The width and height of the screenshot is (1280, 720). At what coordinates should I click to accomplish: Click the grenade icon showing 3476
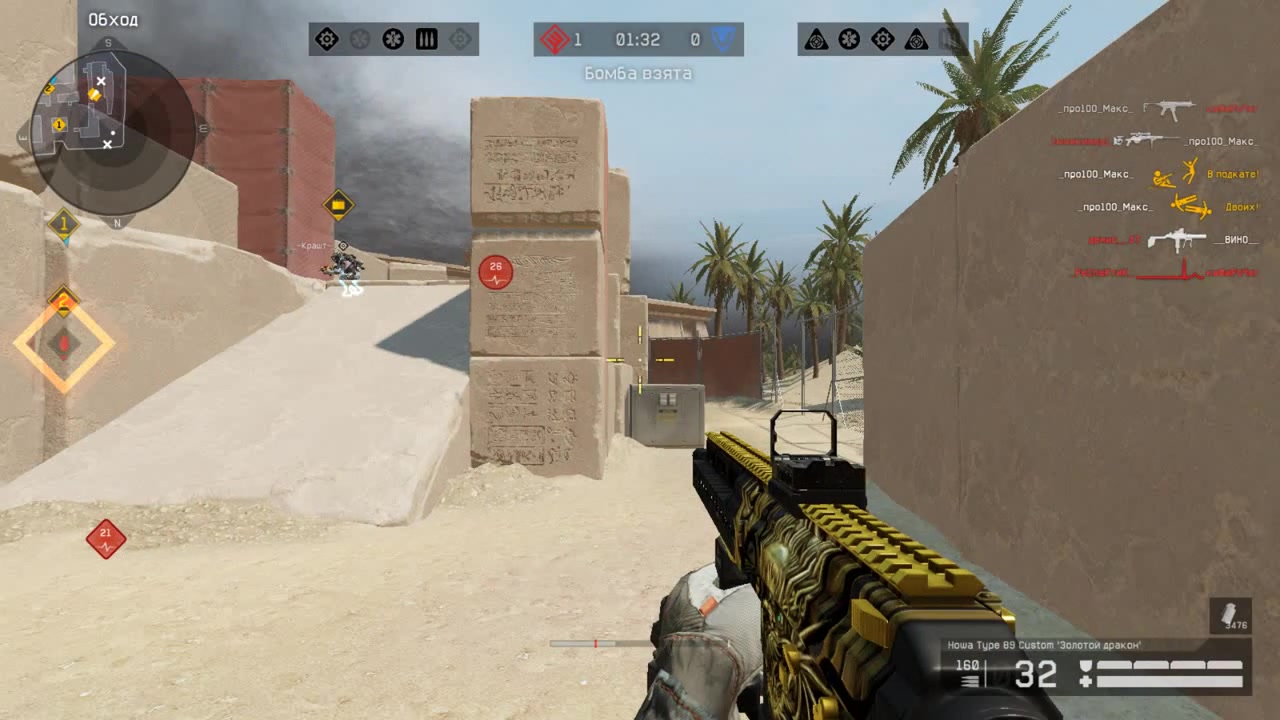click(x=1229, y=615)
